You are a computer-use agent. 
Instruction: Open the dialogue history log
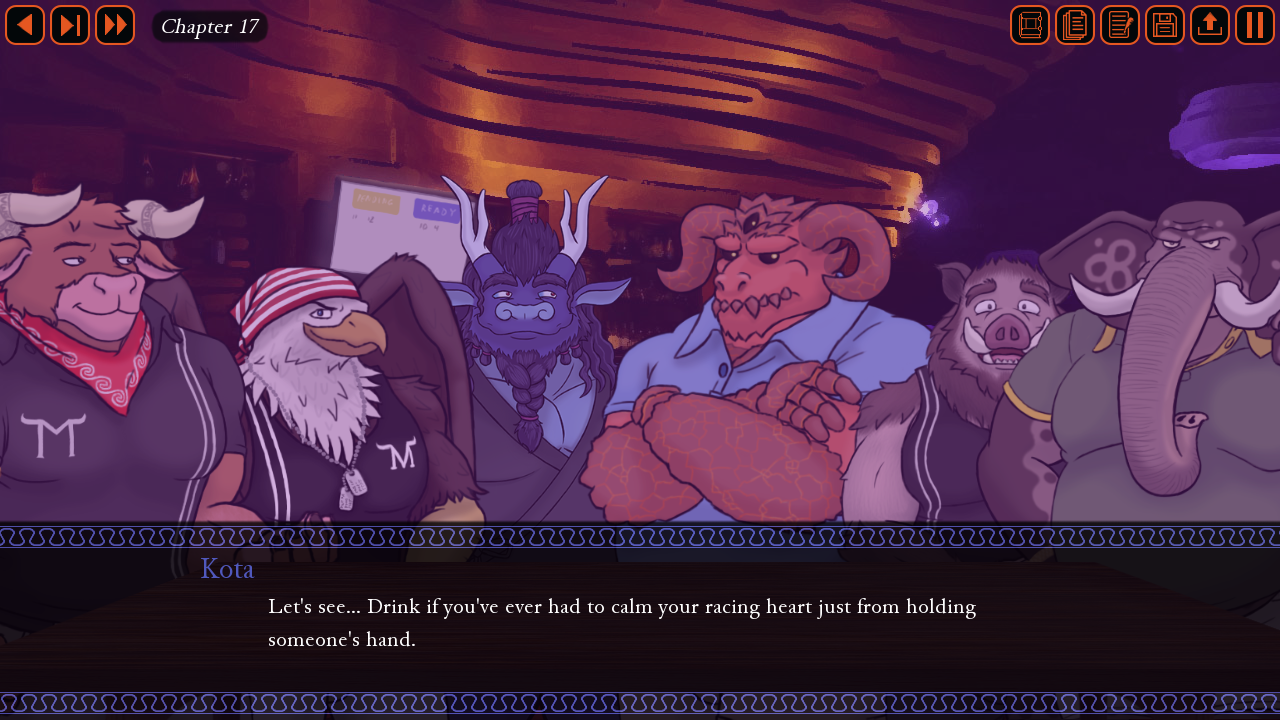tap(1075, 25)
